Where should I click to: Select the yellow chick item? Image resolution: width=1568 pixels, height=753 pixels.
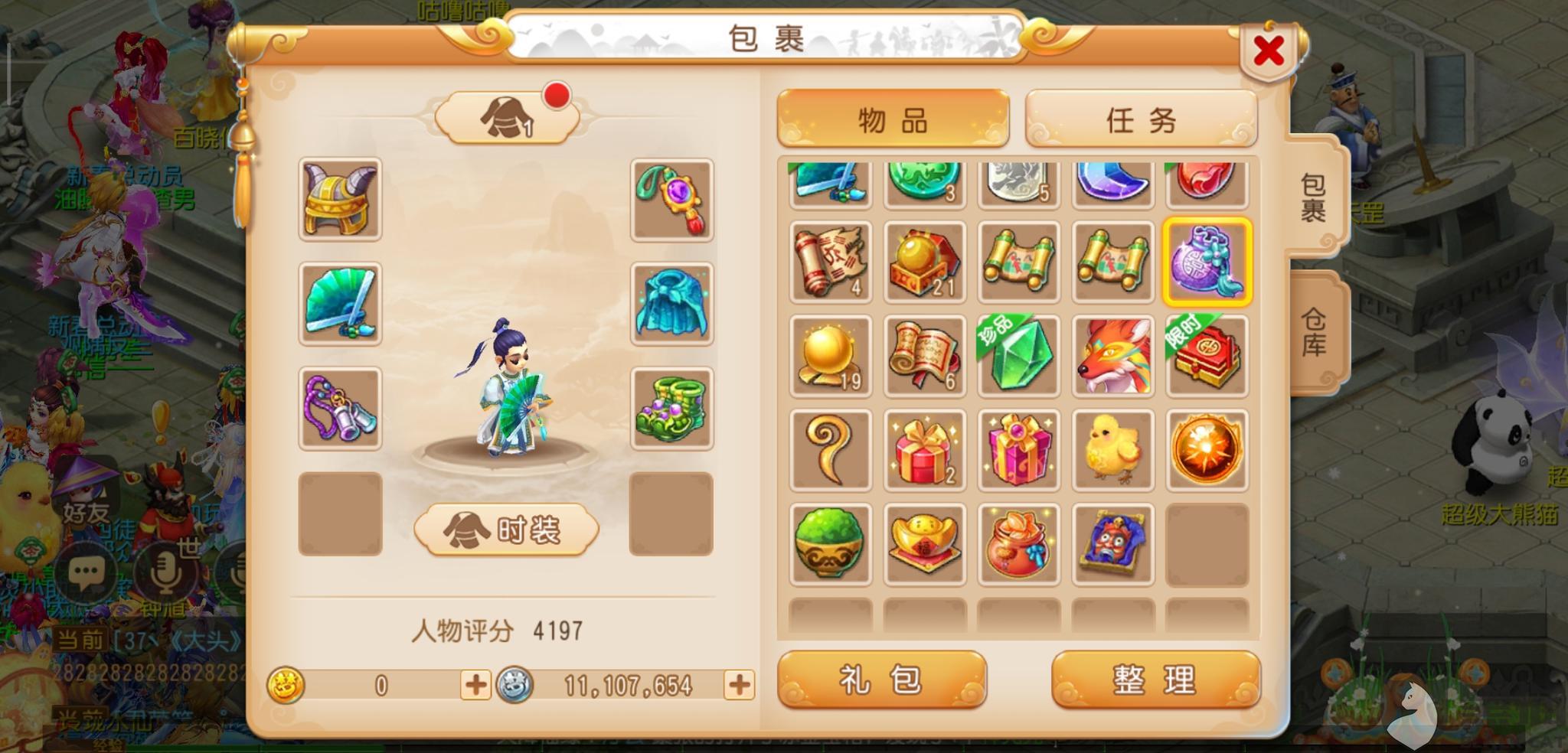coord(1112,451)
